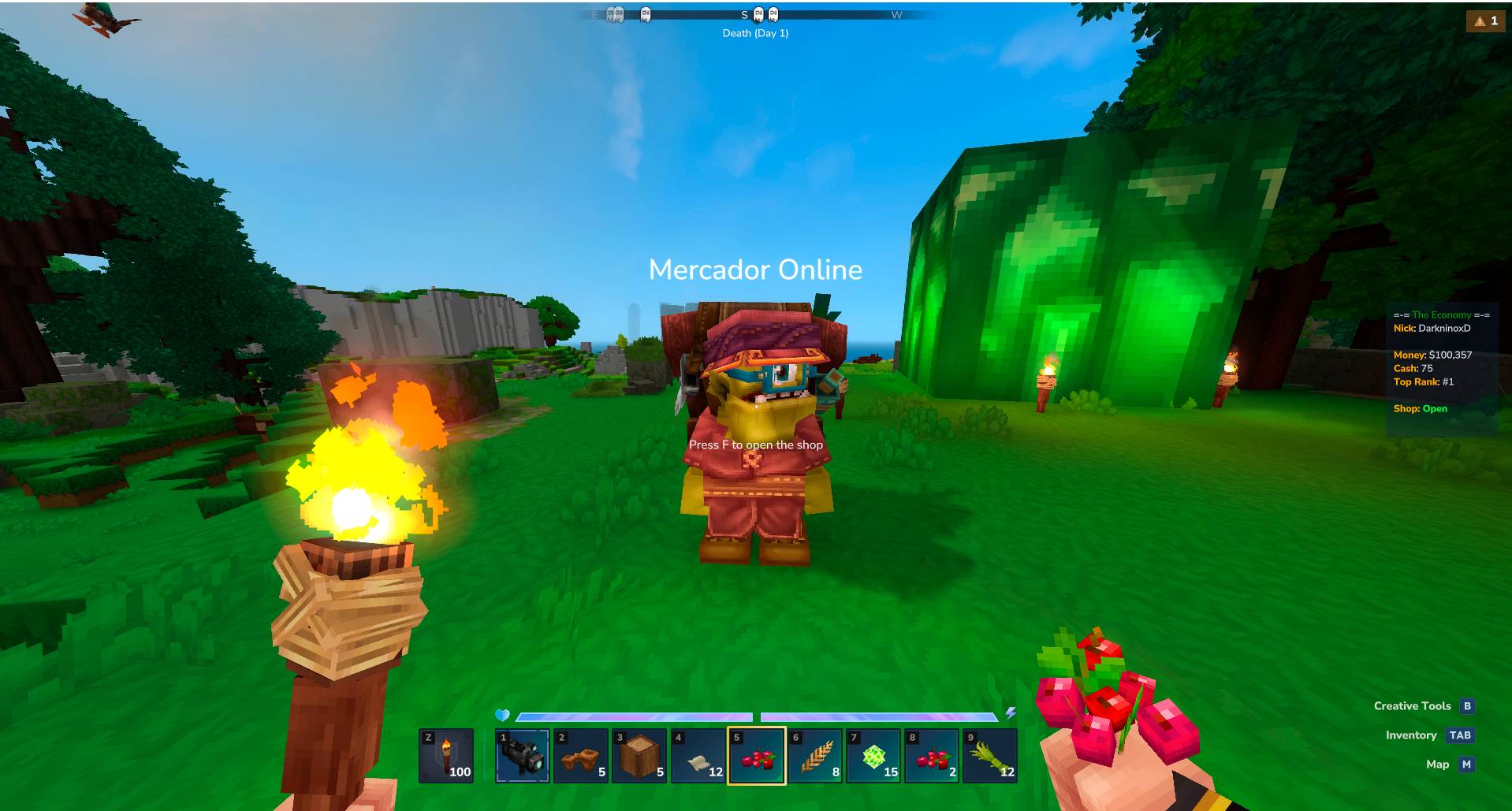Open the orange warning notification badge
This screenshot has height=811, width=1512.
(x=1485, y=21)
